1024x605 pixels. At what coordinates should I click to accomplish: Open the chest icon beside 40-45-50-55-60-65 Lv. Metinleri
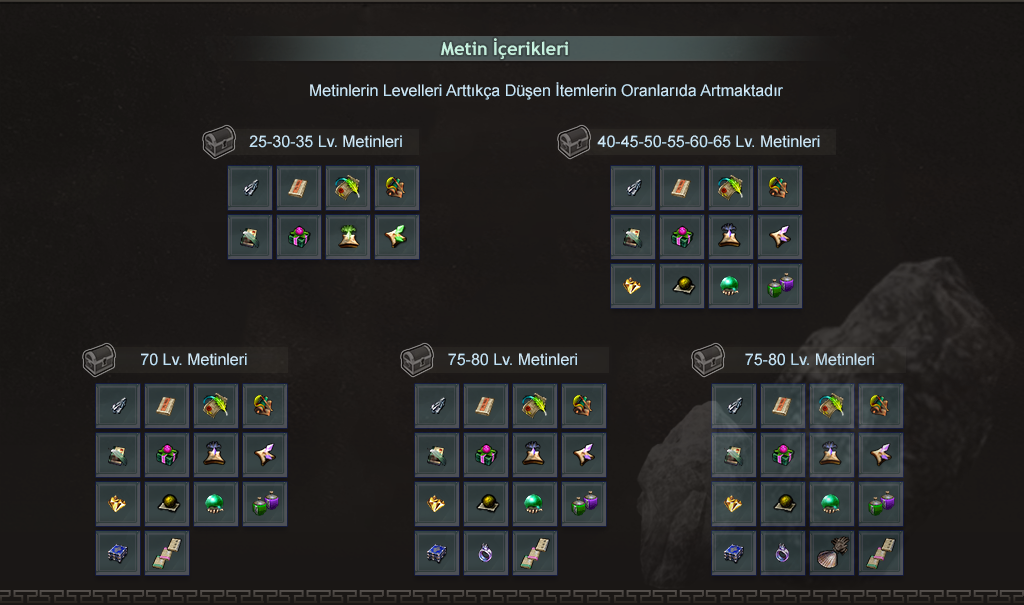point(574,142)
